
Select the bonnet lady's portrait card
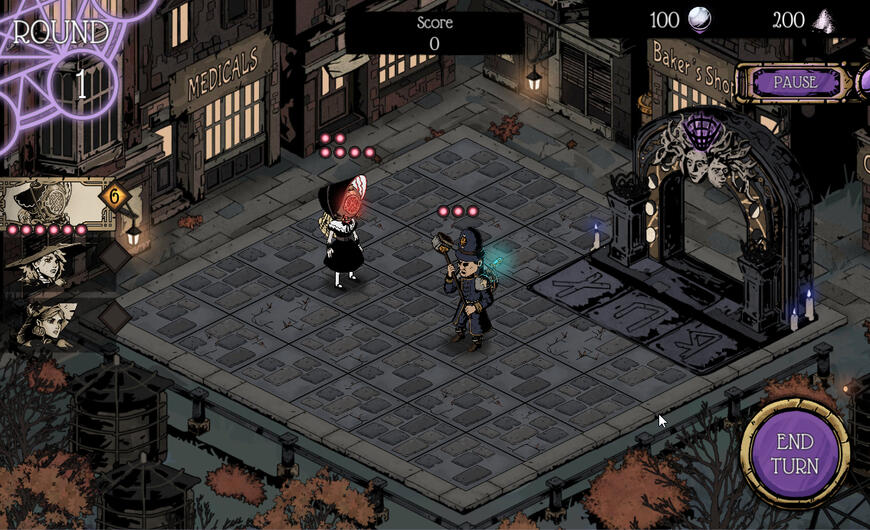[52, 203]
